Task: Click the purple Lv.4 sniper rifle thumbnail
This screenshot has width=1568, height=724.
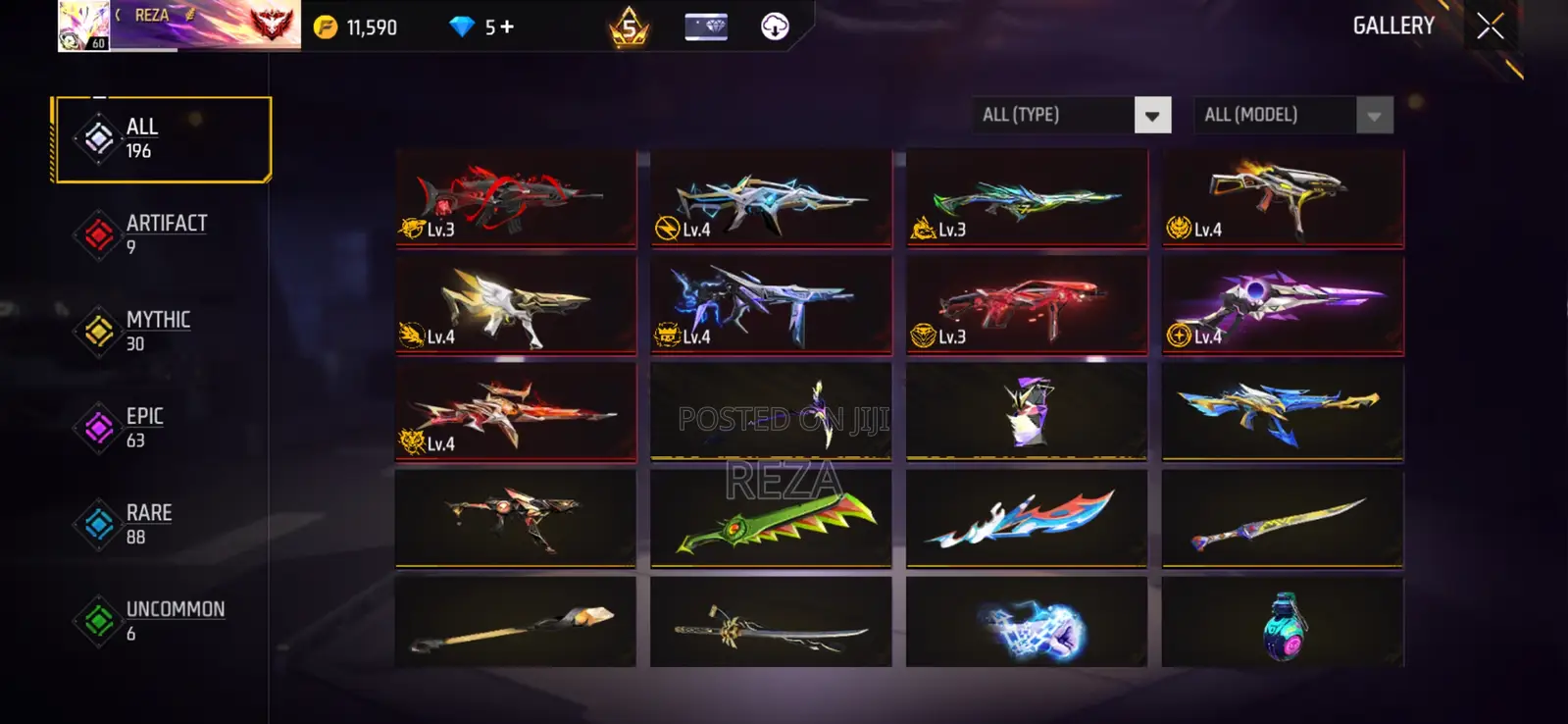Action: pos(1281,304)
